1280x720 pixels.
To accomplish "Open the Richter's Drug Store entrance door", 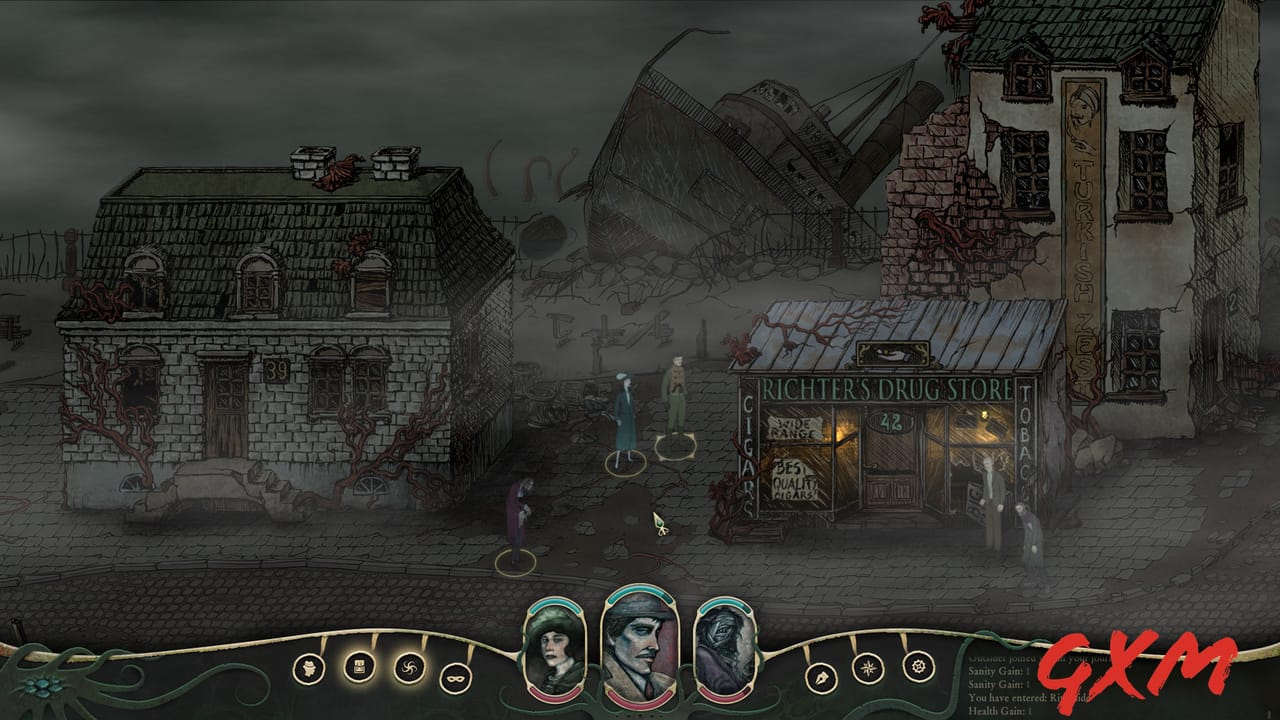I will (x=890, y=470).
